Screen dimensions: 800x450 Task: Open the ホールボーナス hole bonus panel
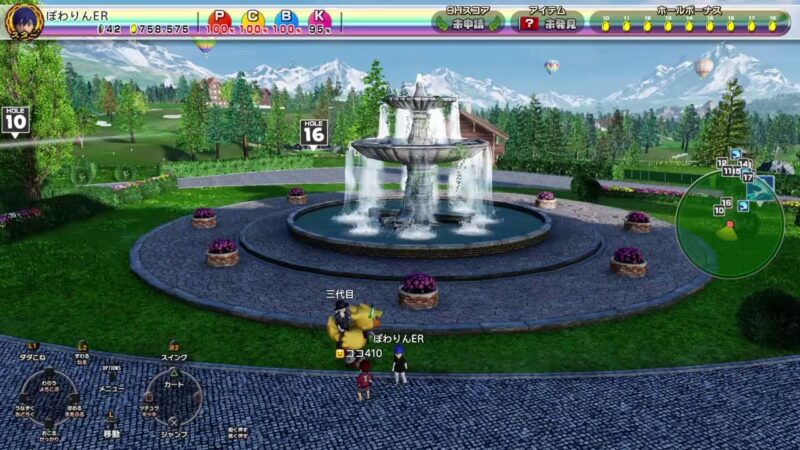point(690,19)
